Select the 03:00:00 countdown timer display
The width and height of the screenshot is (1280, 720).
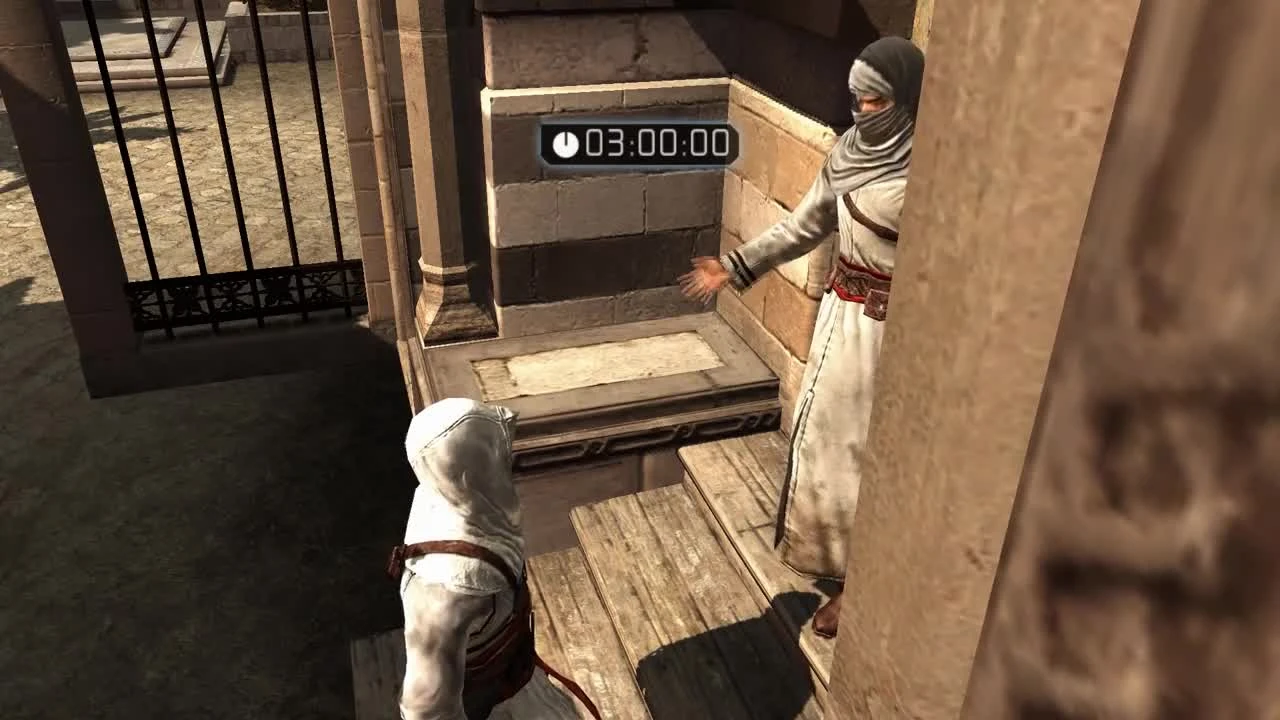(x=640, y=144)
